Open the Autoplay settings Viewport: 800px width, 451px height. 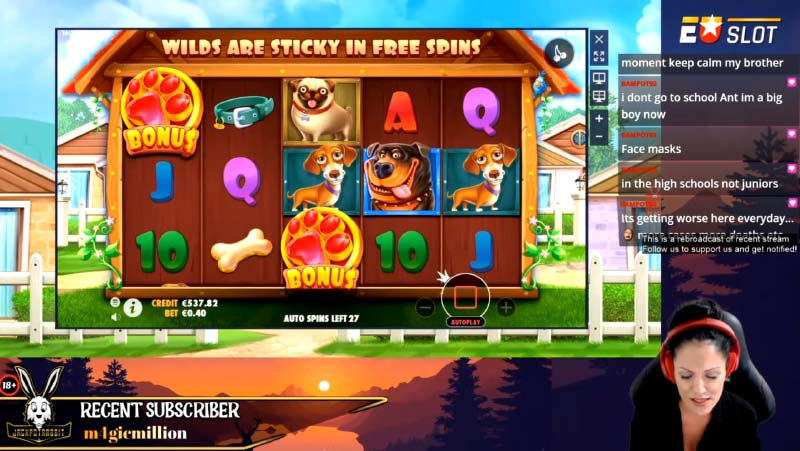pos(465,322)
